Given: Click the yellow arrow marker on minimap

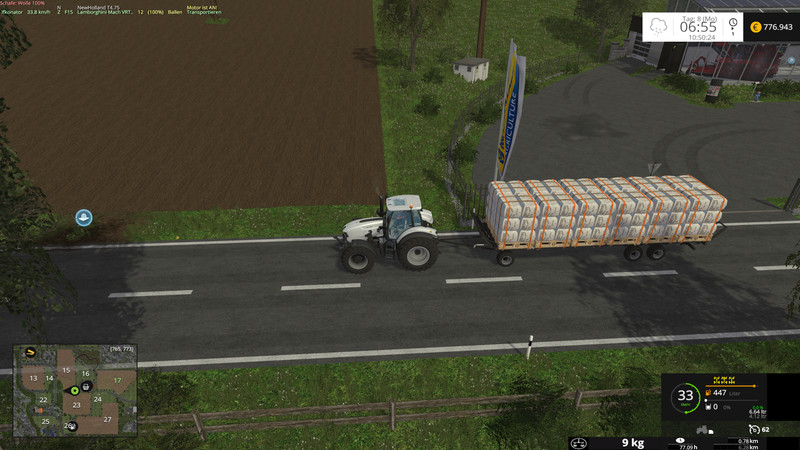Looking at the screenshot, I should click(x=30, y=353).
